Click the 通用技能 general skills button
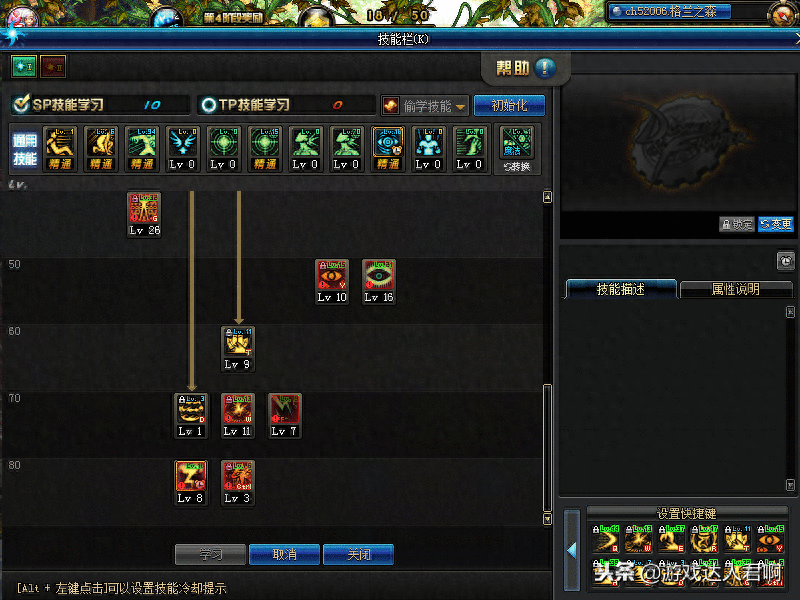Viewport: 800px width, 600px height. (x=25, y=146)
